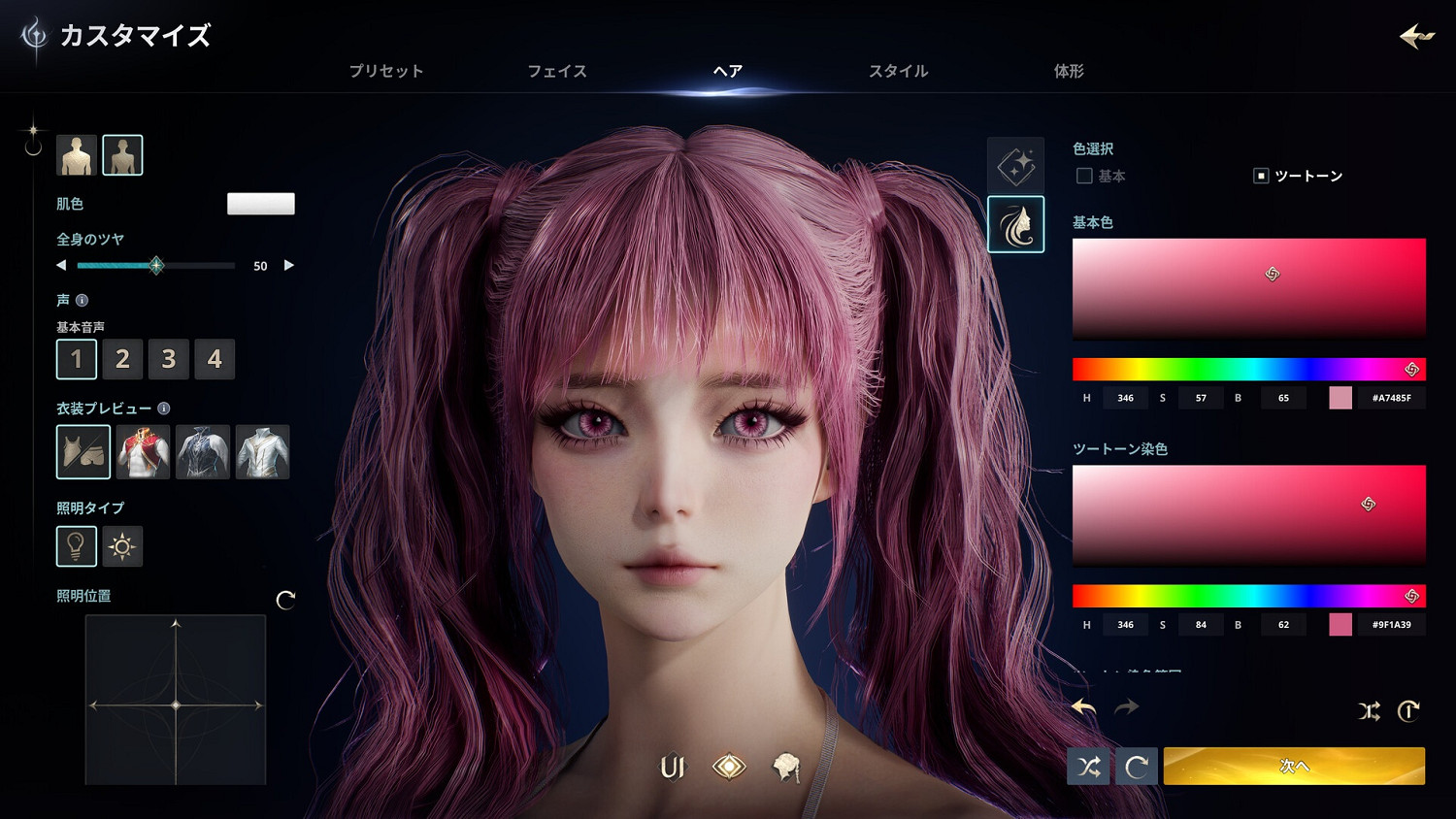The height and width of the screenshot is (819, 1456).
Task: Select the red jacket outfit preview thumbnail
Action: point(144,451)
